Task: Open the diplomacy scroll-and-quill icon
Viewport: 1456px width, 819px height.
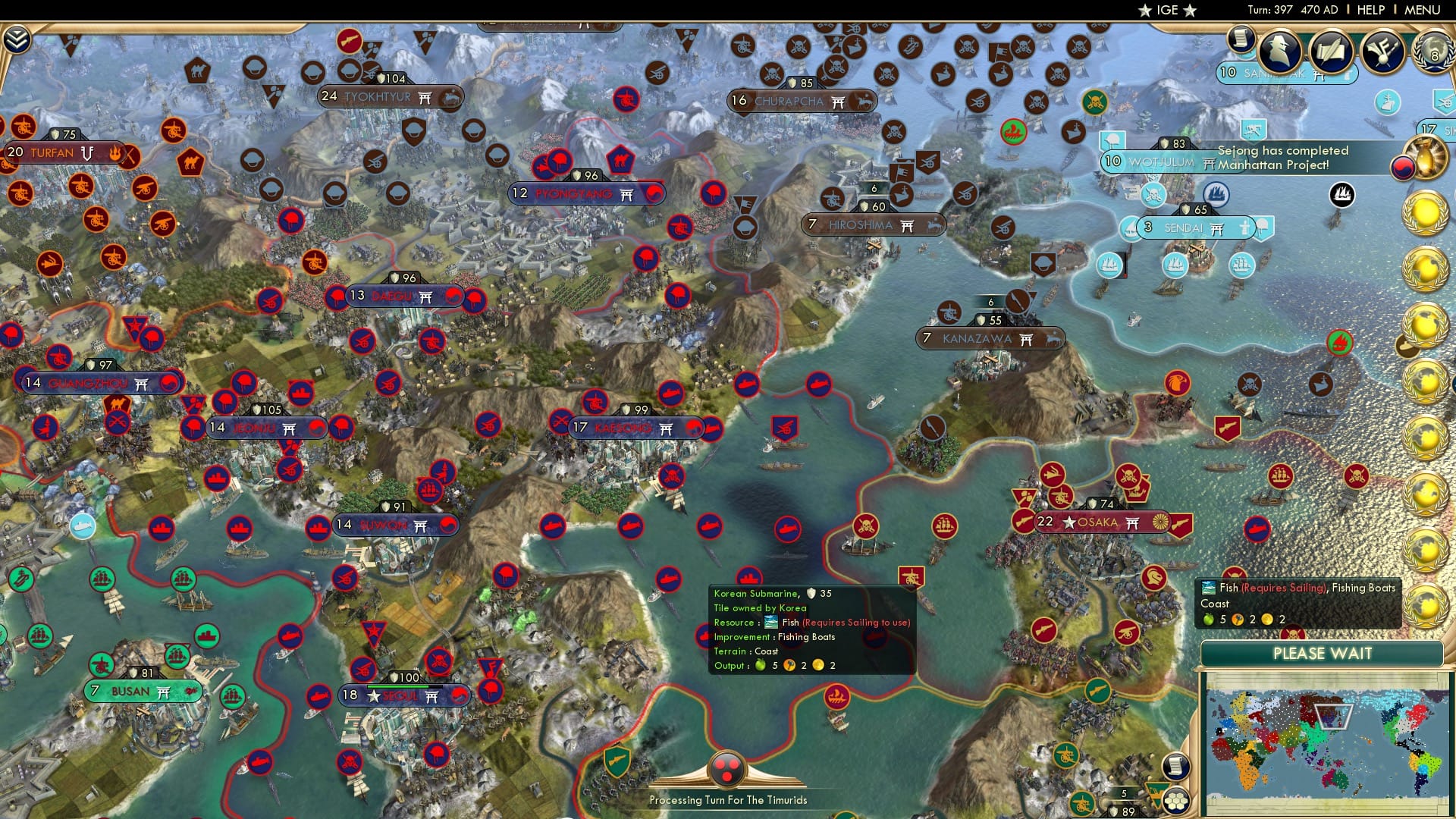Action: (1330, 49)
